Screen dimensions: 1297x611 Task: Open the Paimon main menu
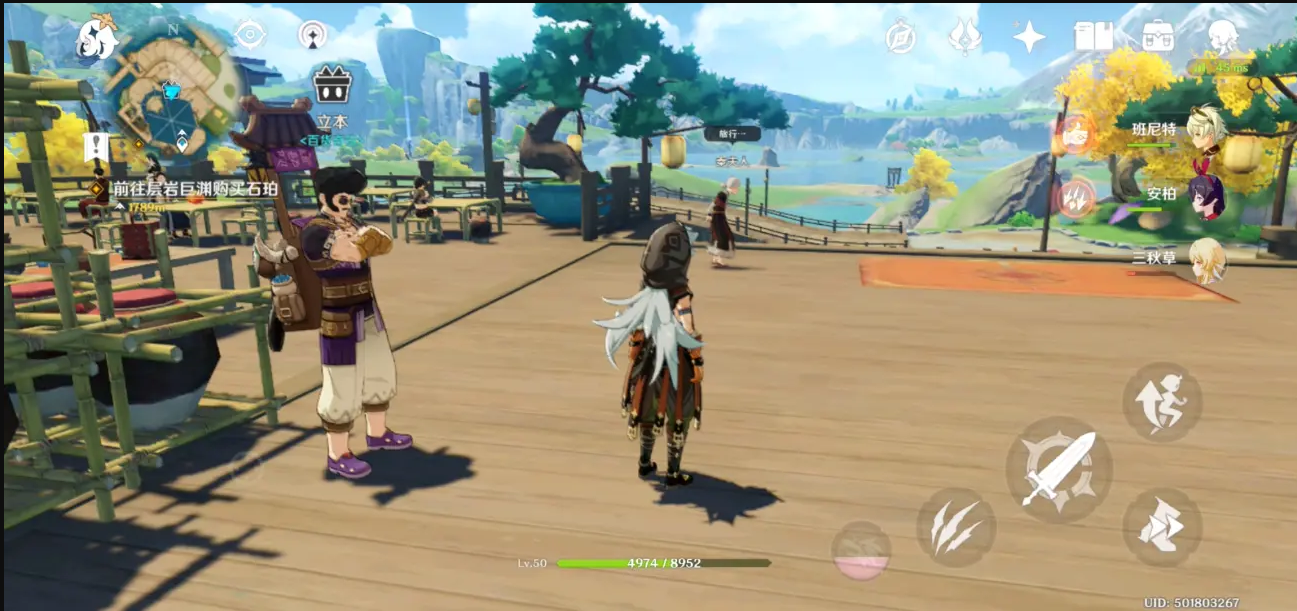tap(98, 37)
